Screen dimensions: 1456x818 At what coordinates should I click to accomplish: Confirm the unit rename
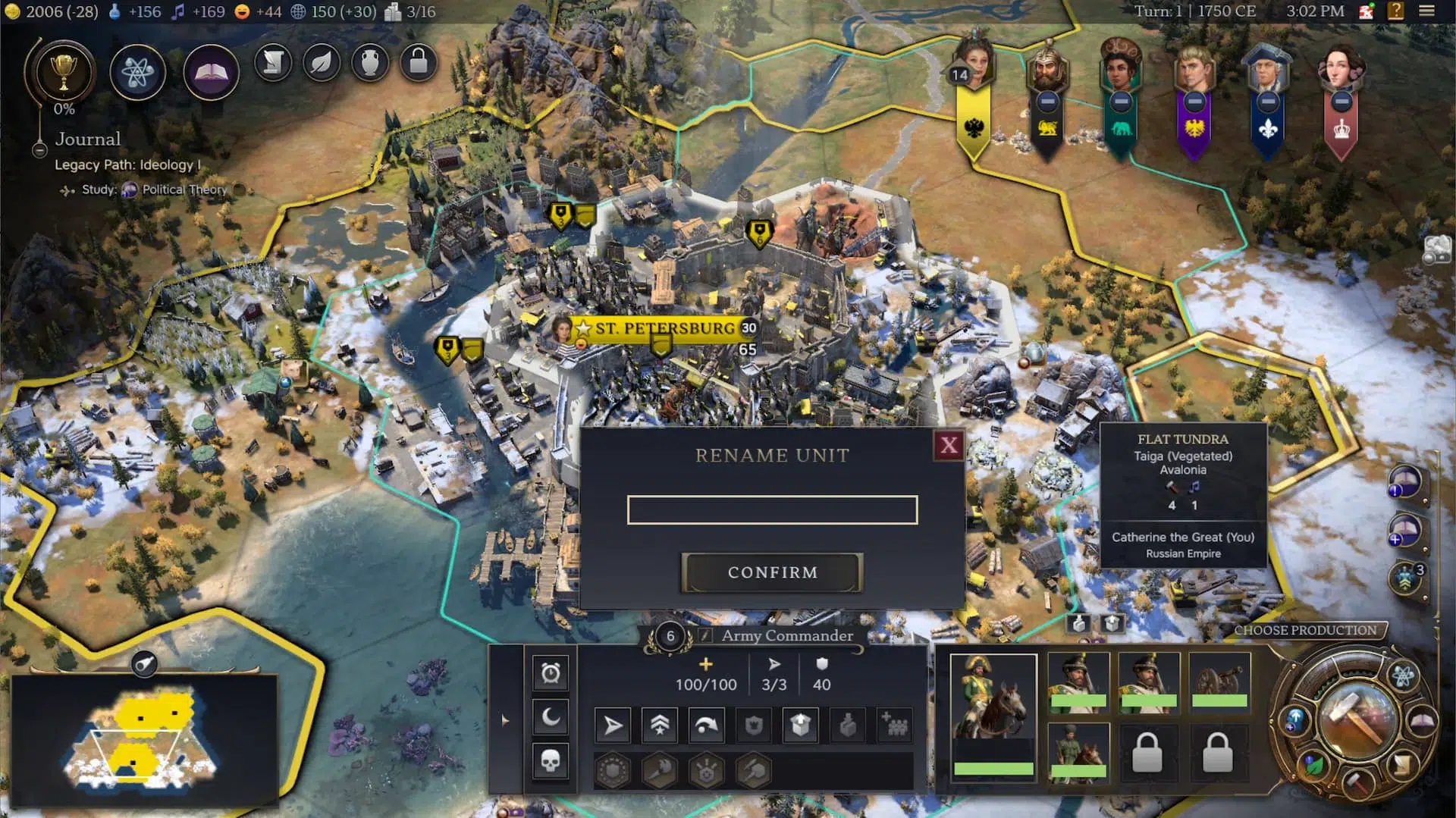coord(772,572)
